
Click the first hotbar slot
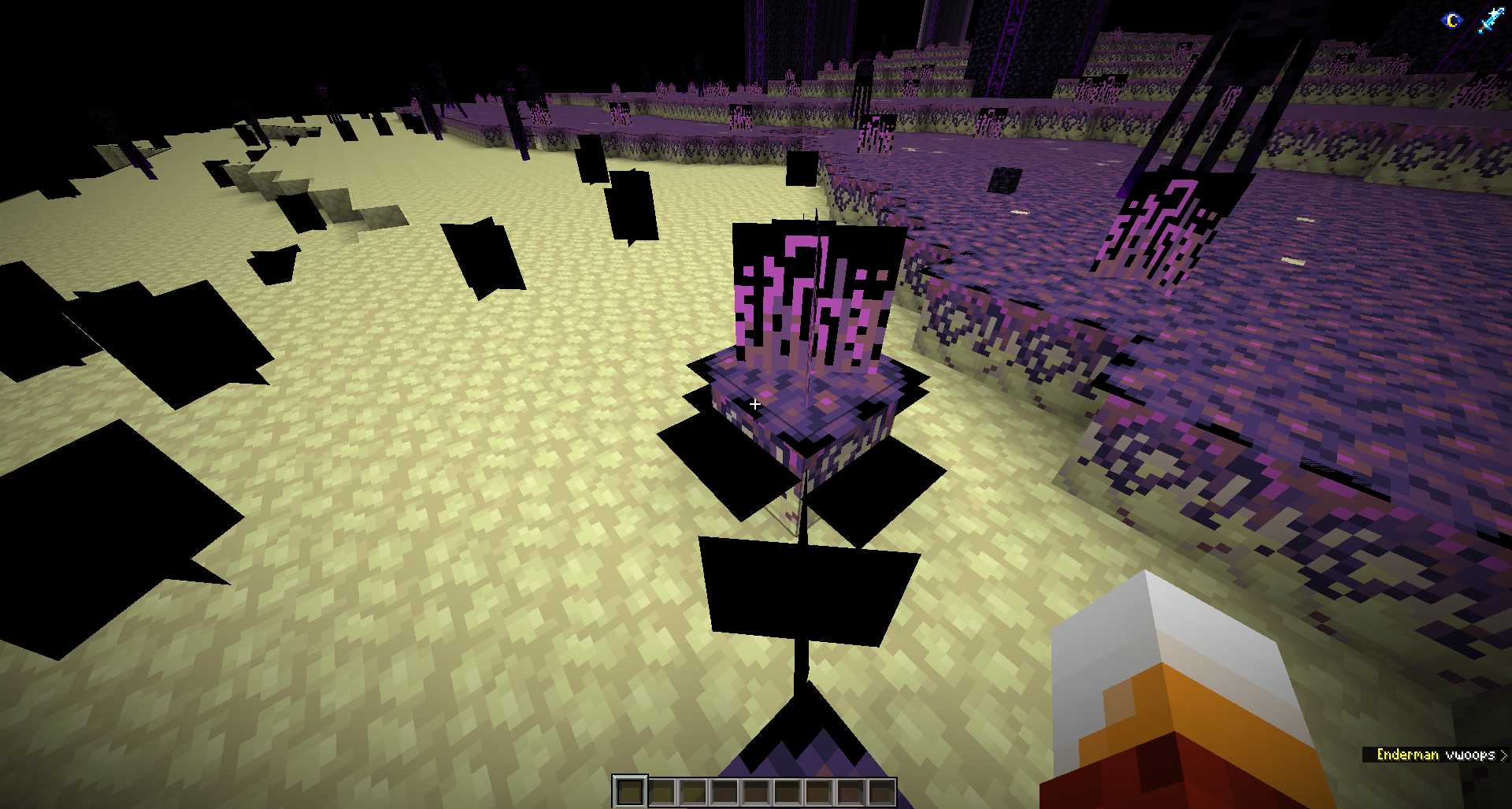point(630,790)
